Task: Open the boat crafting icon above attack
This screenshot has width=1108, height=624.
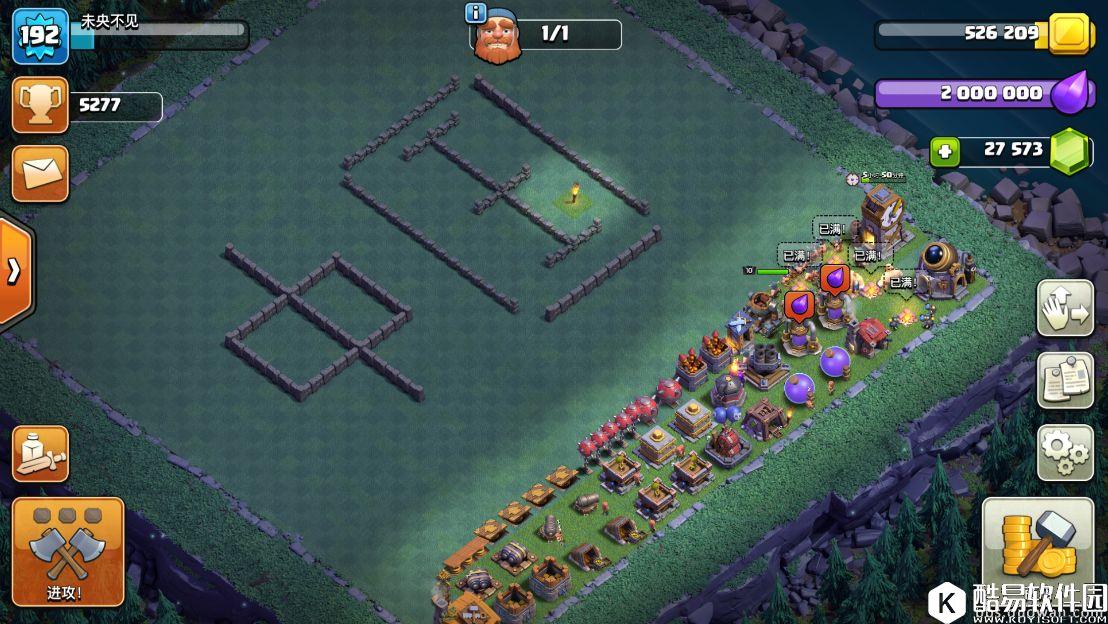Action: point(40,454)
